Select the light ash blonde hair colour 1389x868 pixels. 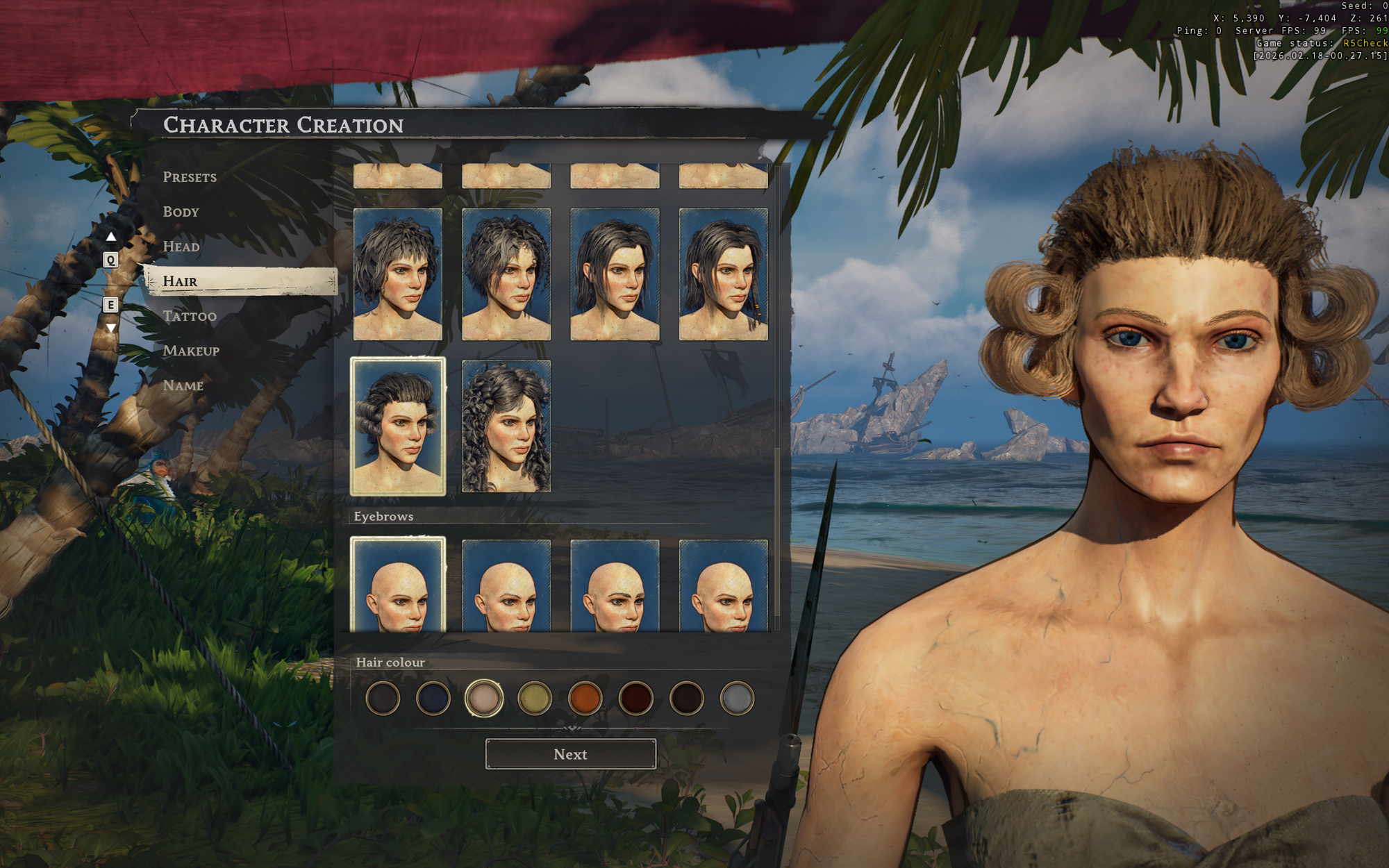pos(483,699)
